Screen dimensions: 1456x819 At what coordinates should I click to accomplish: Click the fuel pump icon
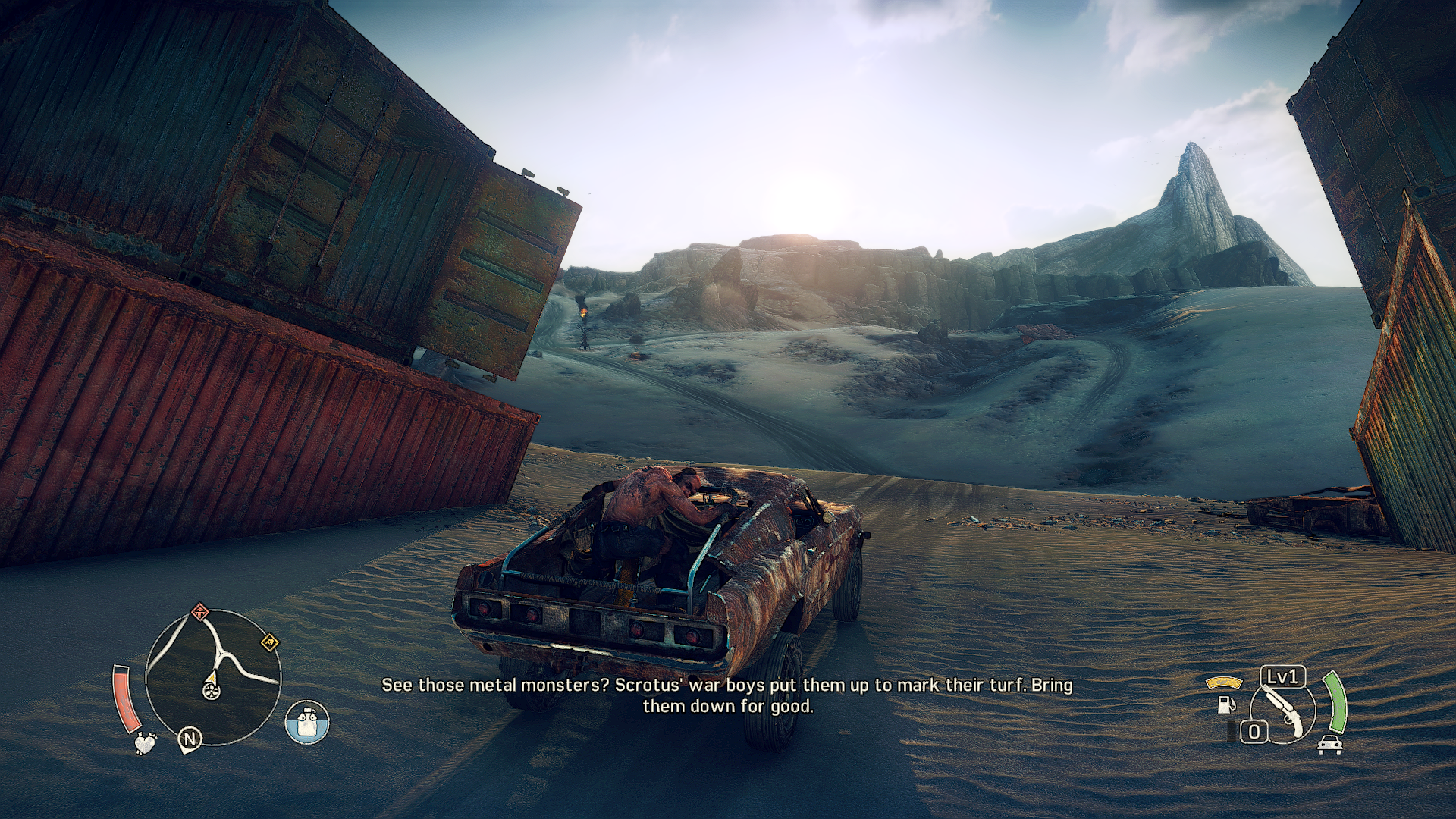coord(1224,704)
